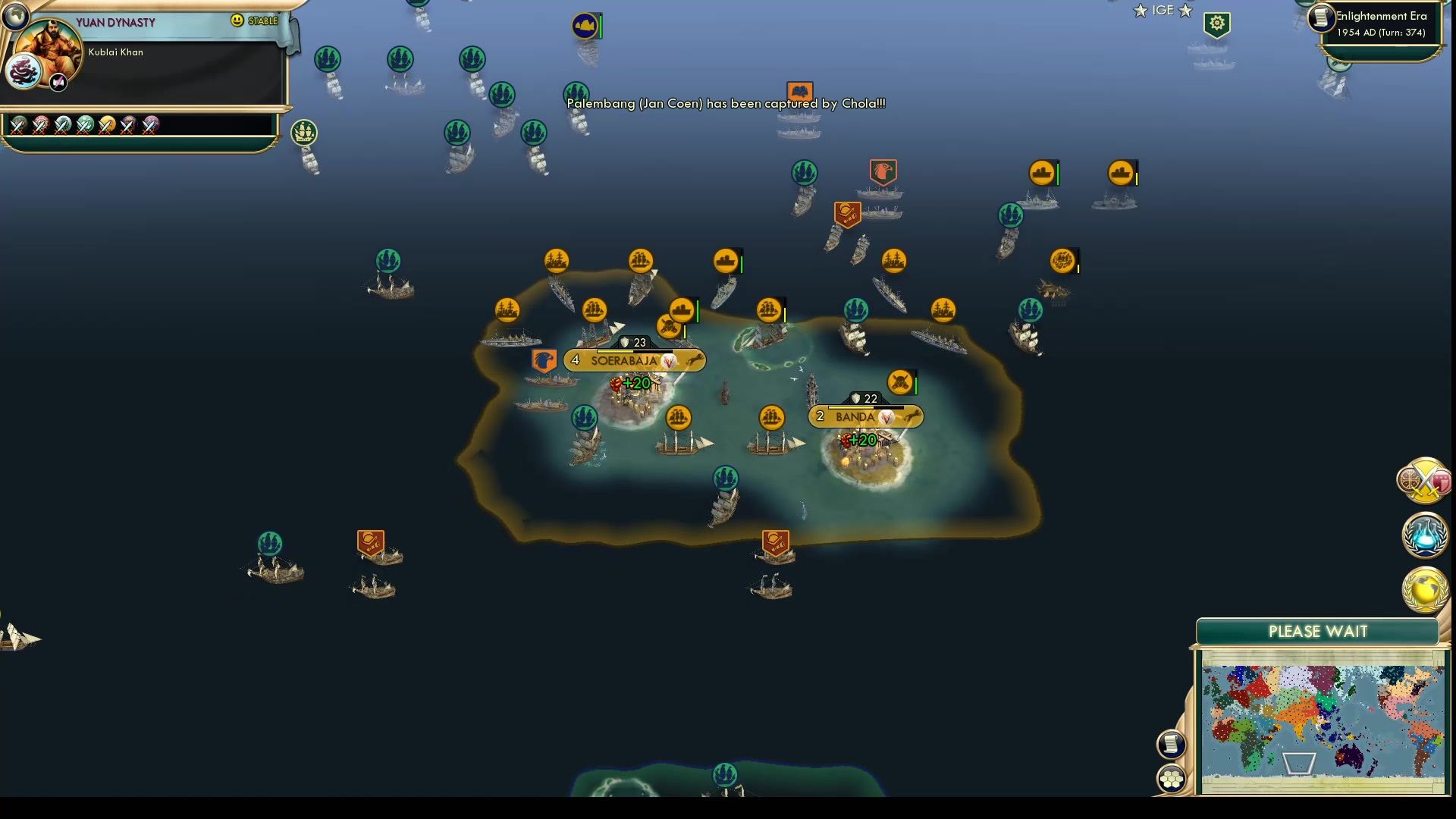This screenshot has height=819, width=1456.
Task: Click Banda's defense strength bar showing 22
Action: [x=864, y=397]
